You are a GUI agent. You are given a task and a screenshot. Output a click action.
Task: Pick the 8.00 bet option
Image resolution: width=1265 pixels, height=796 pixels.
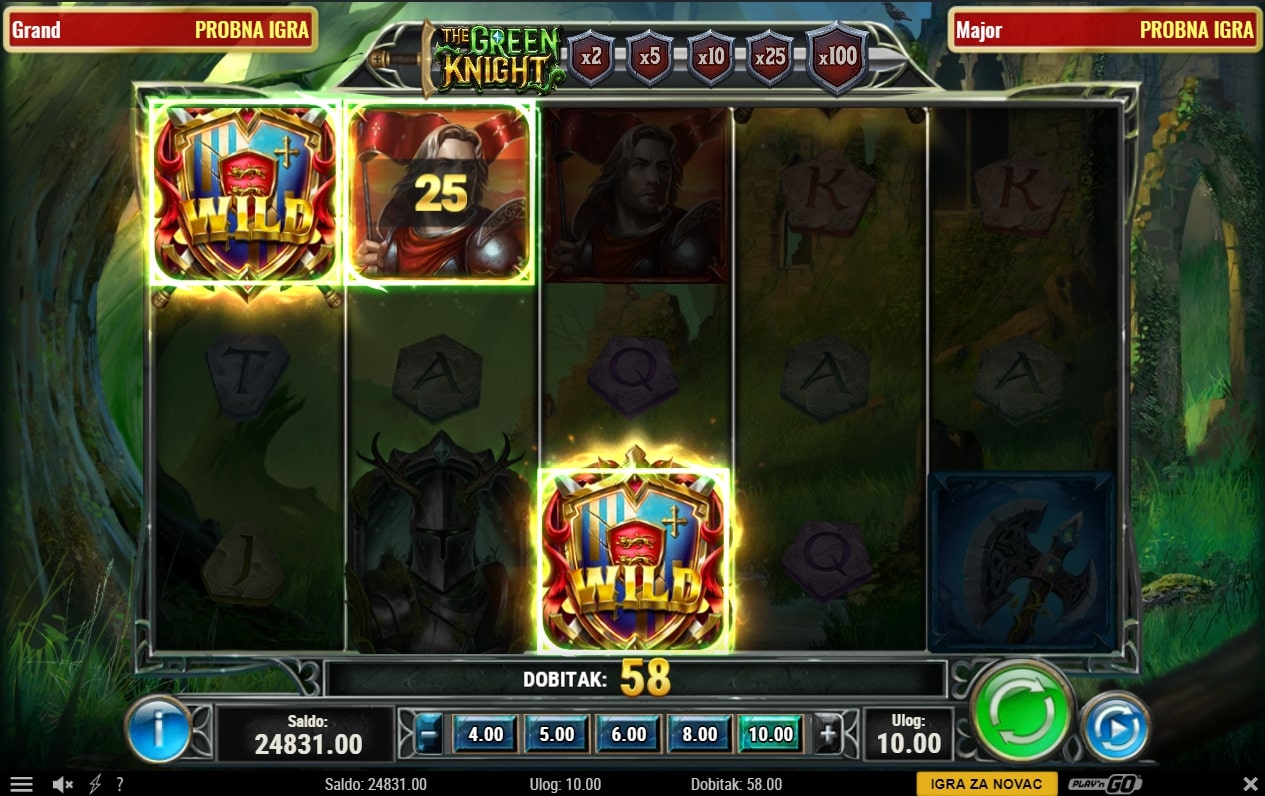point(699,734)
